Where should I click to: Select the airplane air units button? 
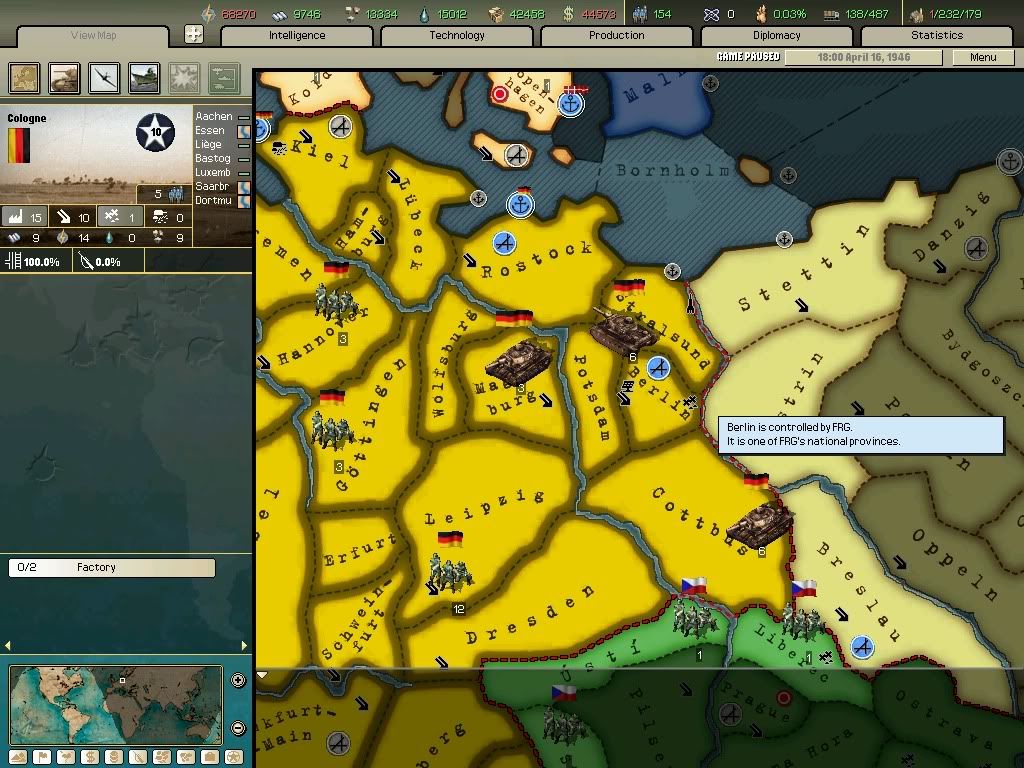(103, 77)
